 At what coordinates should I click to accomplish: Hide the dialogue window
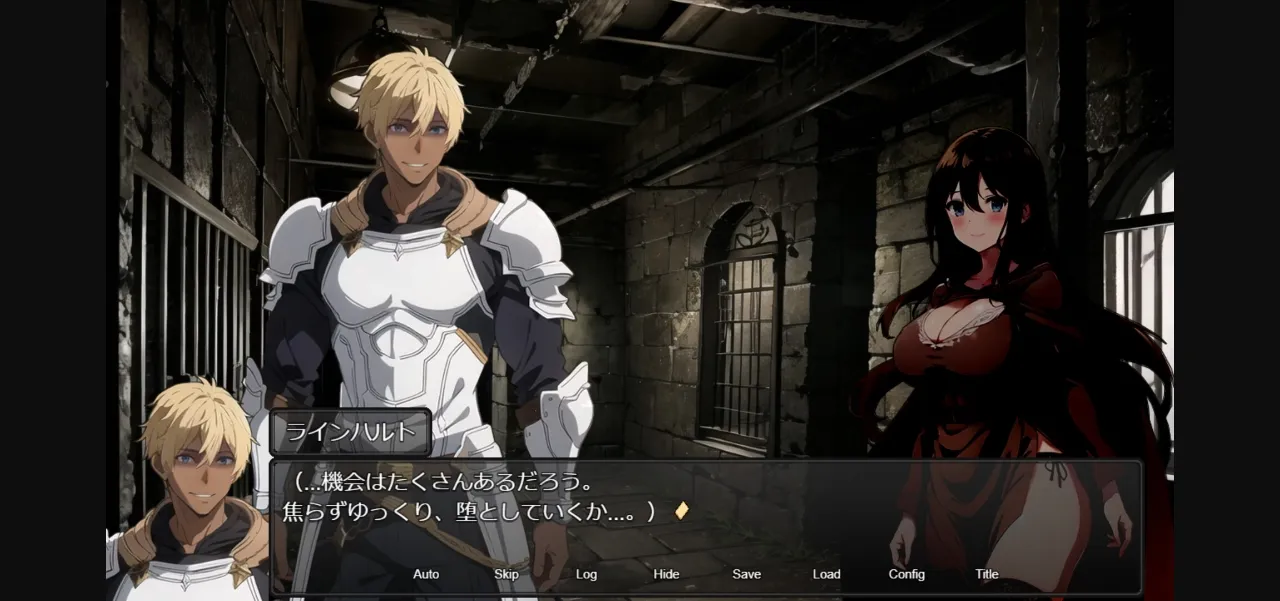click(x=666, y=574)
